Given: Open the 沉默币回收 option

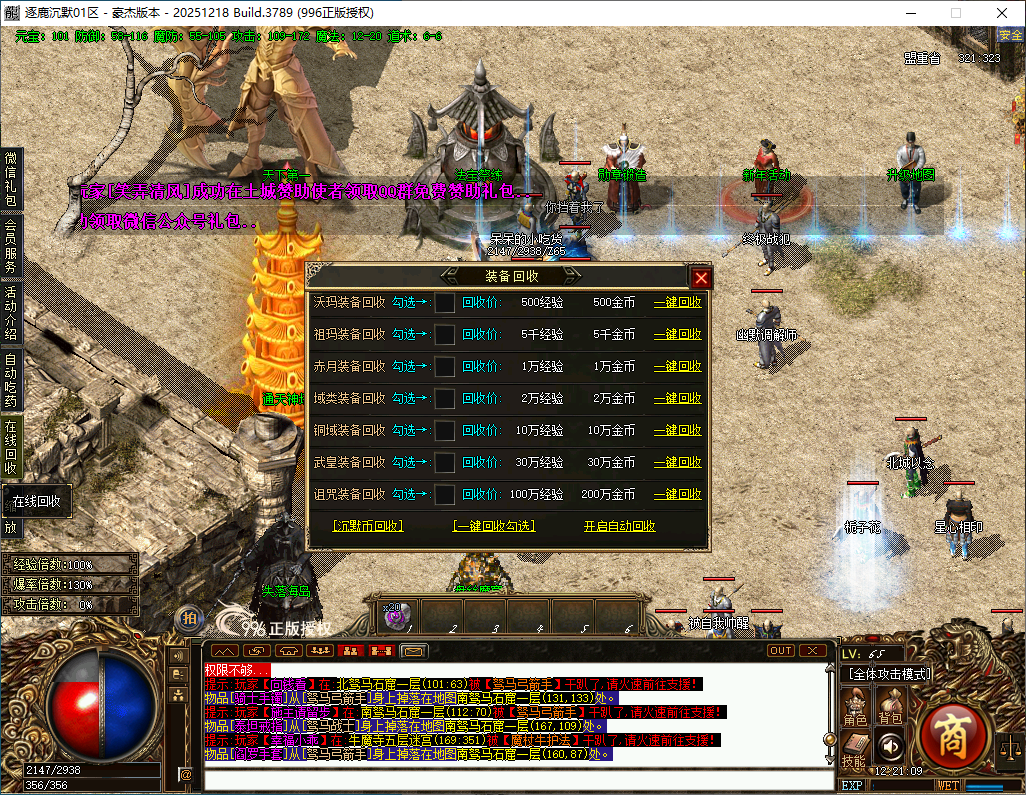Looking at the screenshot, I should [367, 526].
